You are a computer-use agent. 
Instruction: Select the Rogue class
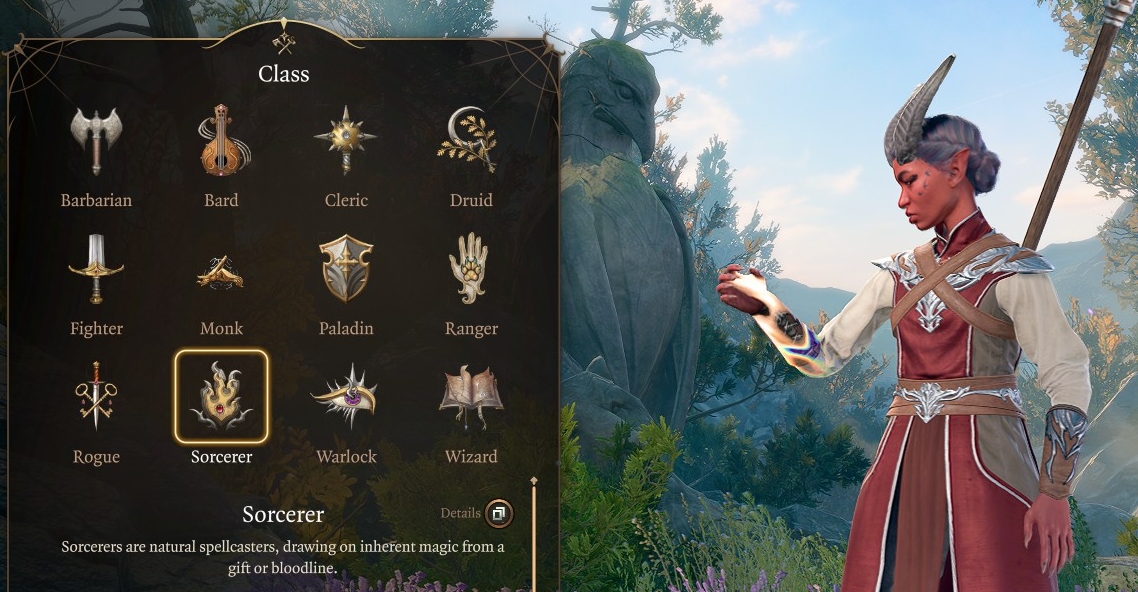96,397
